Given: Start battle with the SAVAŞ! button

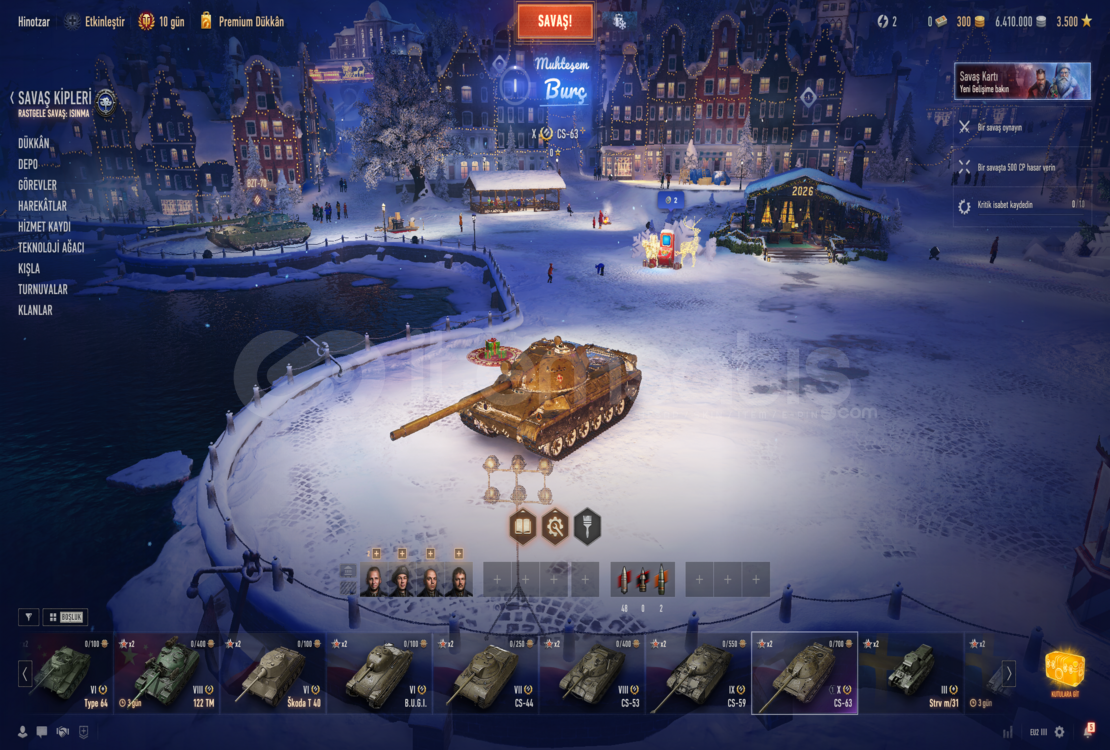Looking at the screenshot, I should tap(555, 21).
